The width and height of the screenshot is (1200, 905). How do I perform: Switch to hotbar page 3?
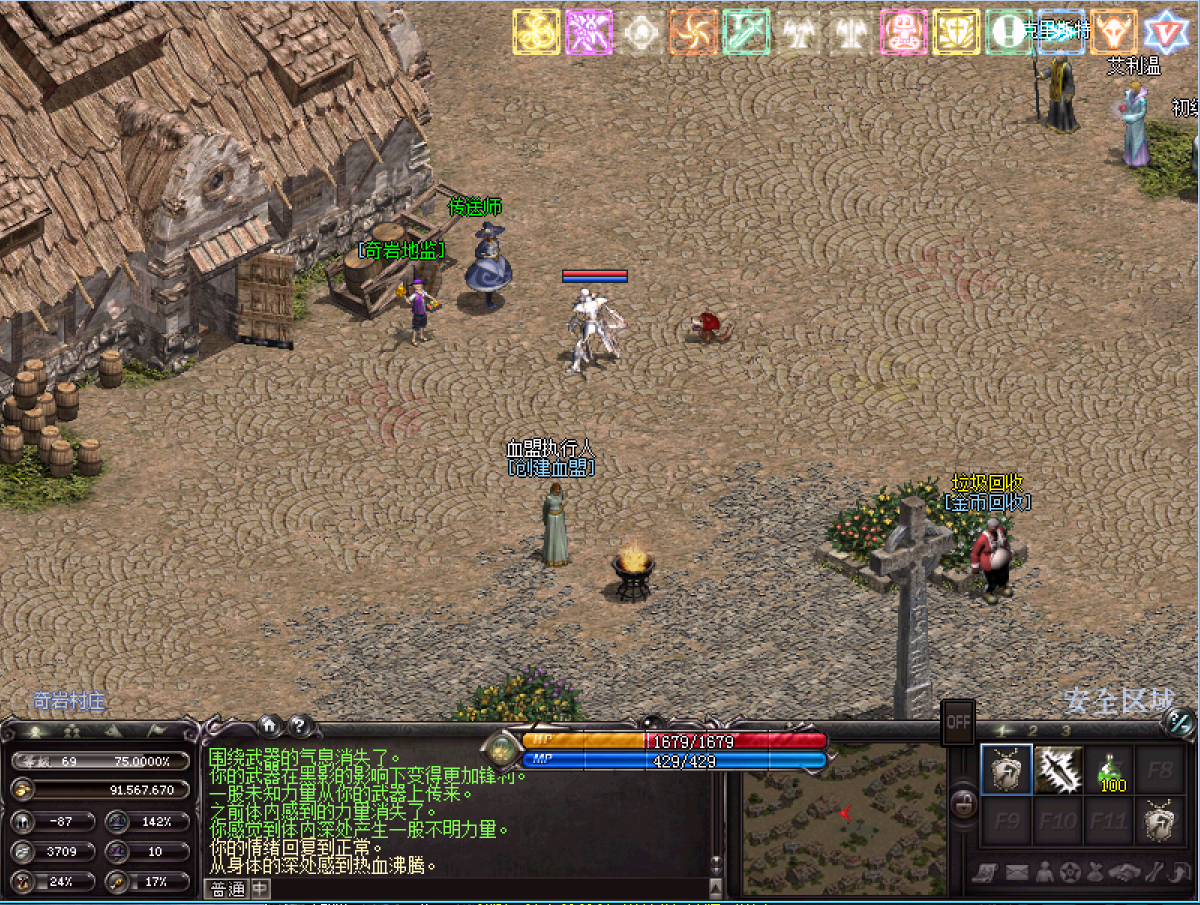pos(1066,731)
